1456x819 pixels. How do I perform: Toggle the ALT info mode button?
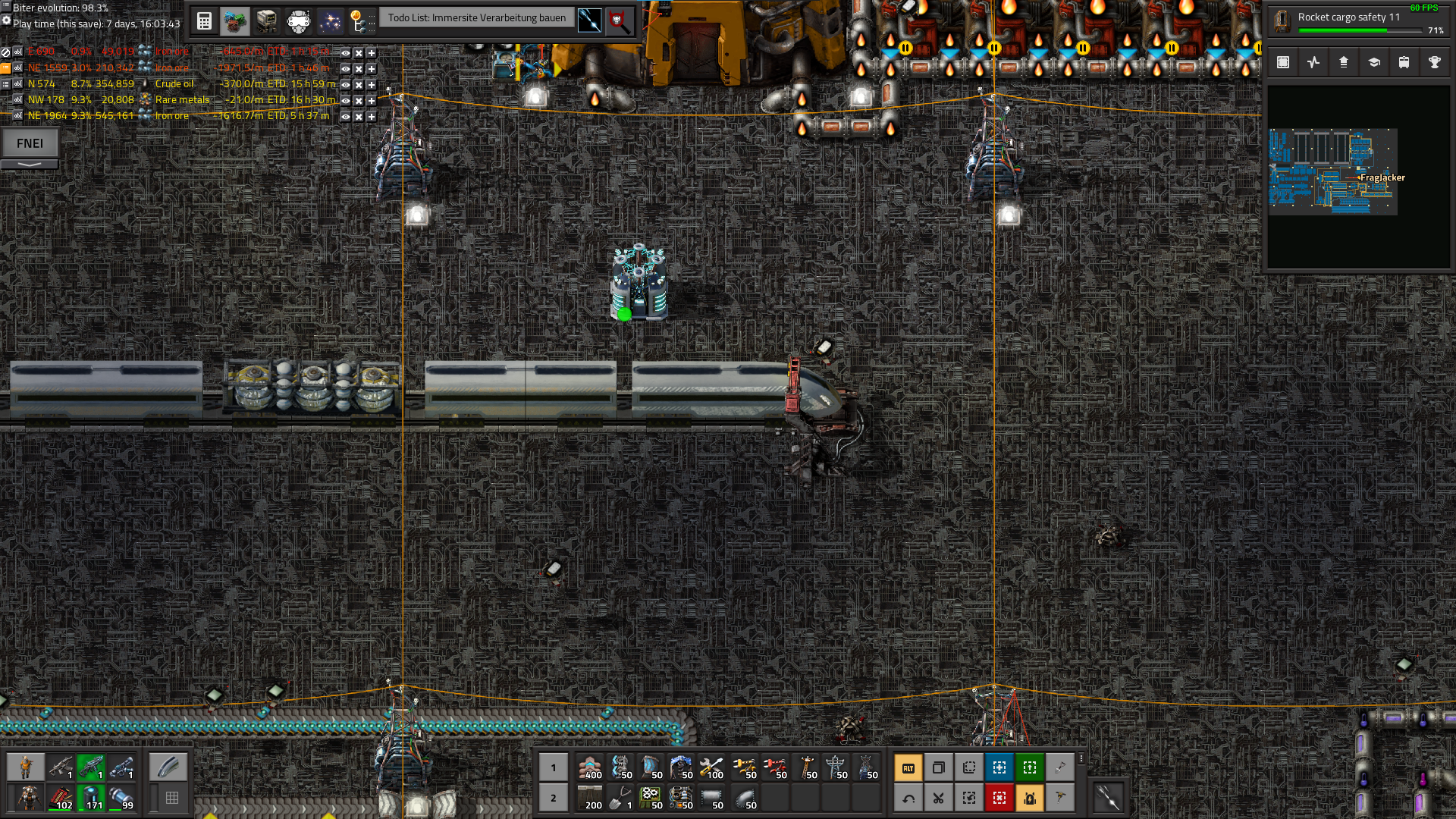[x=908, y=768]
